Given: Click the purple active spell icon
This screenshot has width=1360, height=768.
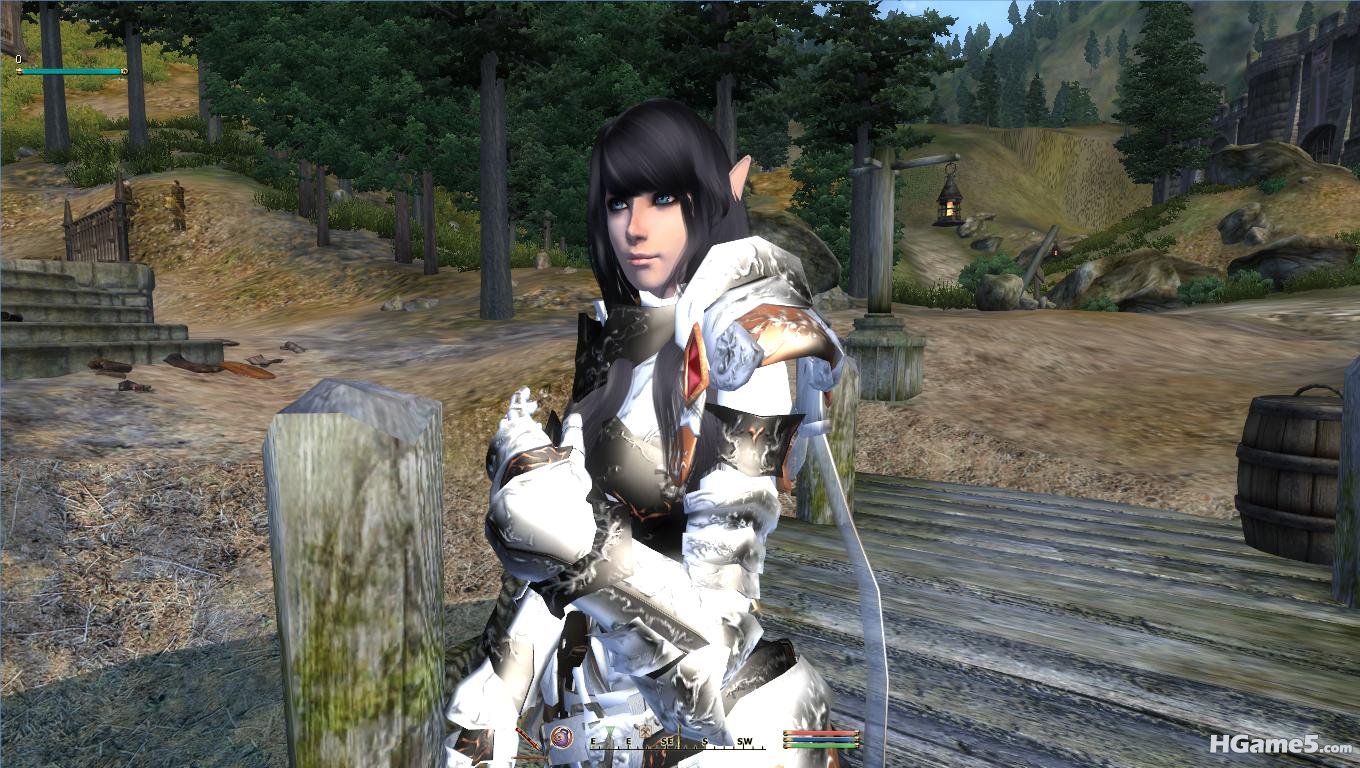Looking at the screenshot, I should tap(561, 737).
